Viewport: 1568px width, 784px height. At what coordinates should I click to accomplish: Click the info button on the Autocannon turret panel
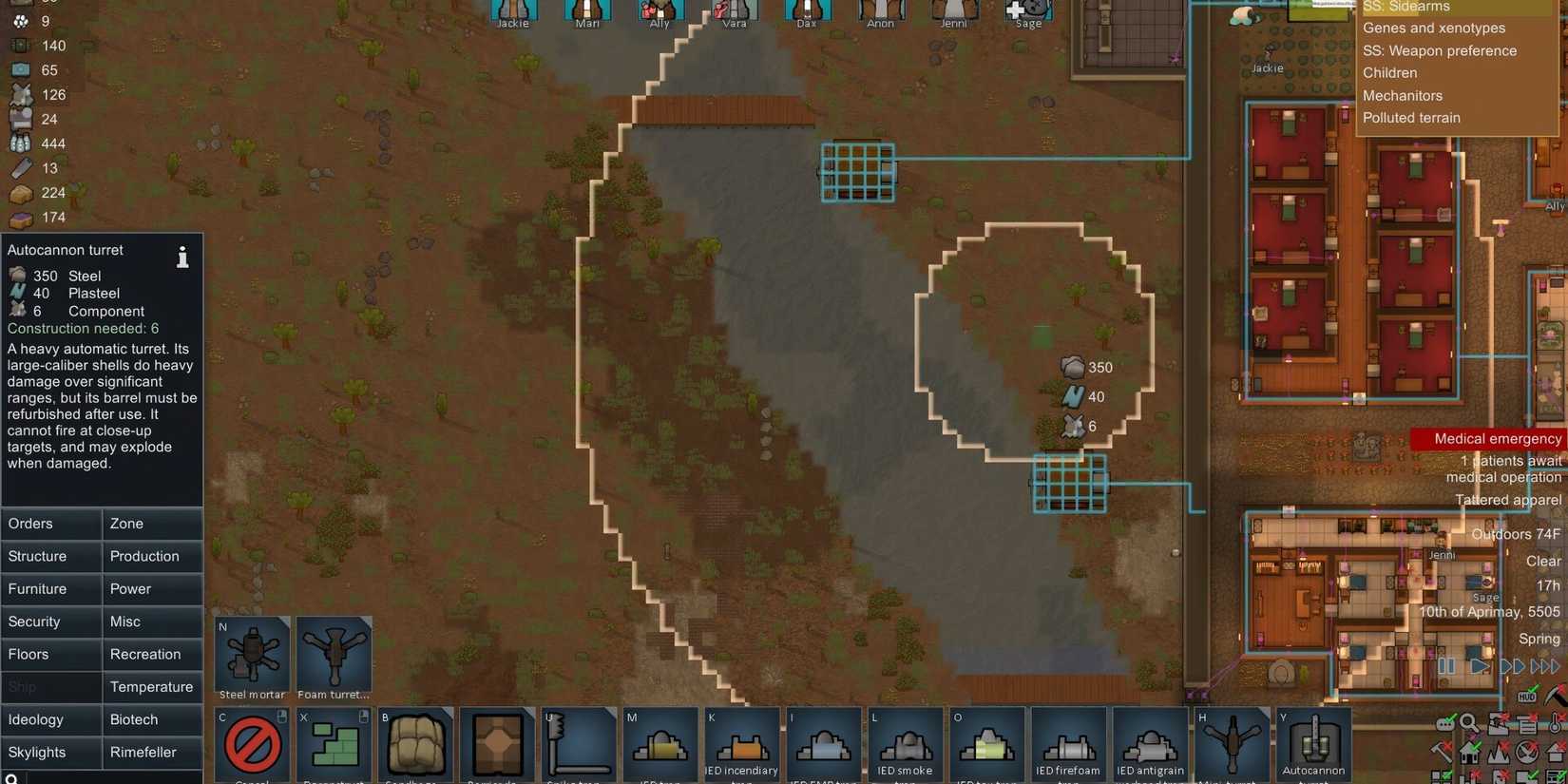coord(182,257)
